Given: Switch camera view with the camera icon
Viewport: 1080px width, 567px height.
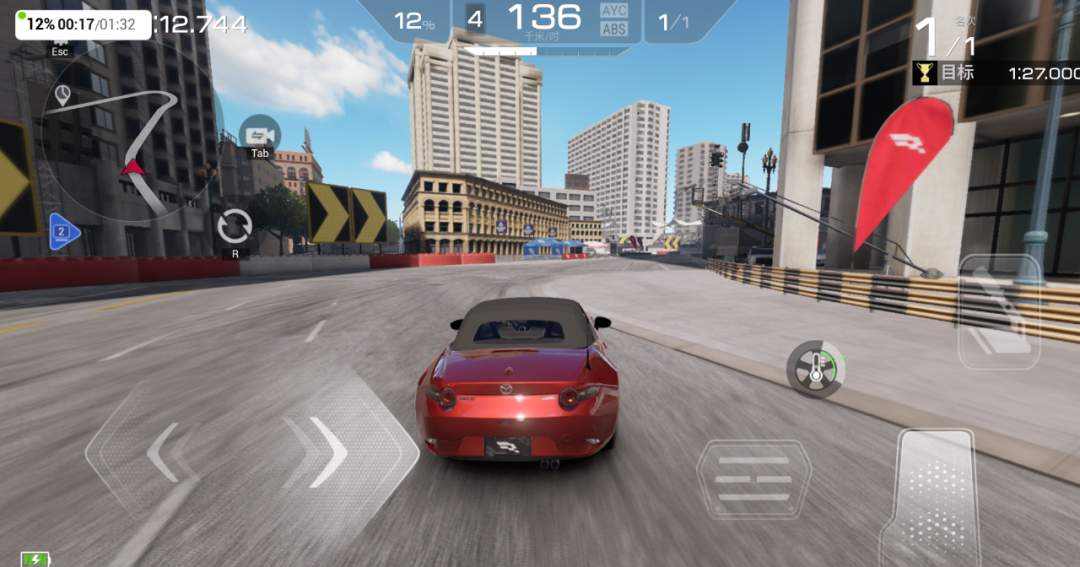Looking at the screenshot, I should [x=260, y=134].
